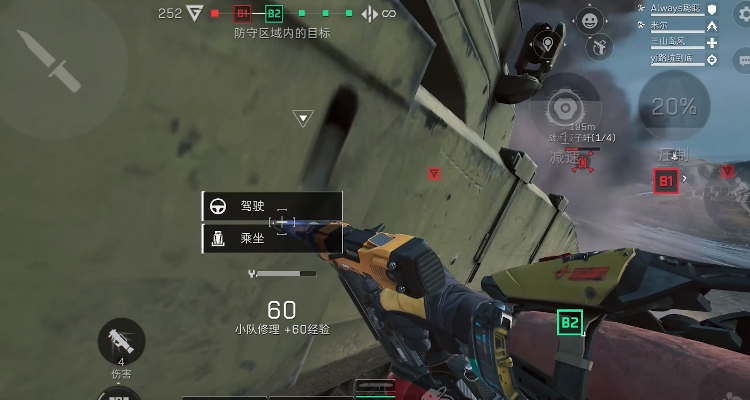Tap the map ping marker button
The height and width of the screenshot is (400, 750).
click(548, 43)
